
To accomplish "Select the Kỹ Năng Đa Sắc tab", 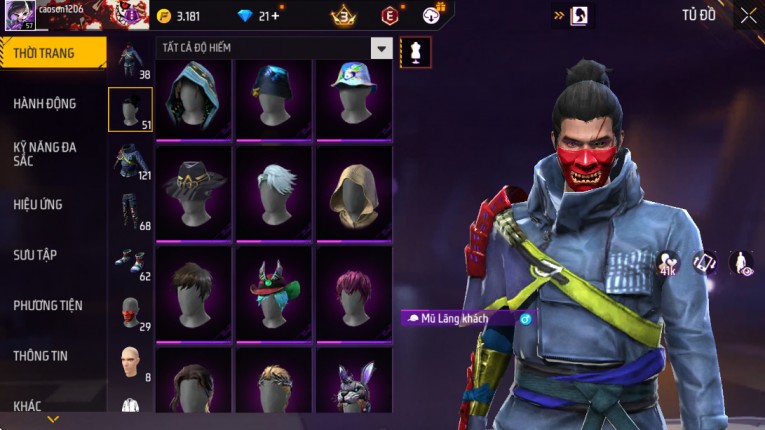I will (45, 153).
